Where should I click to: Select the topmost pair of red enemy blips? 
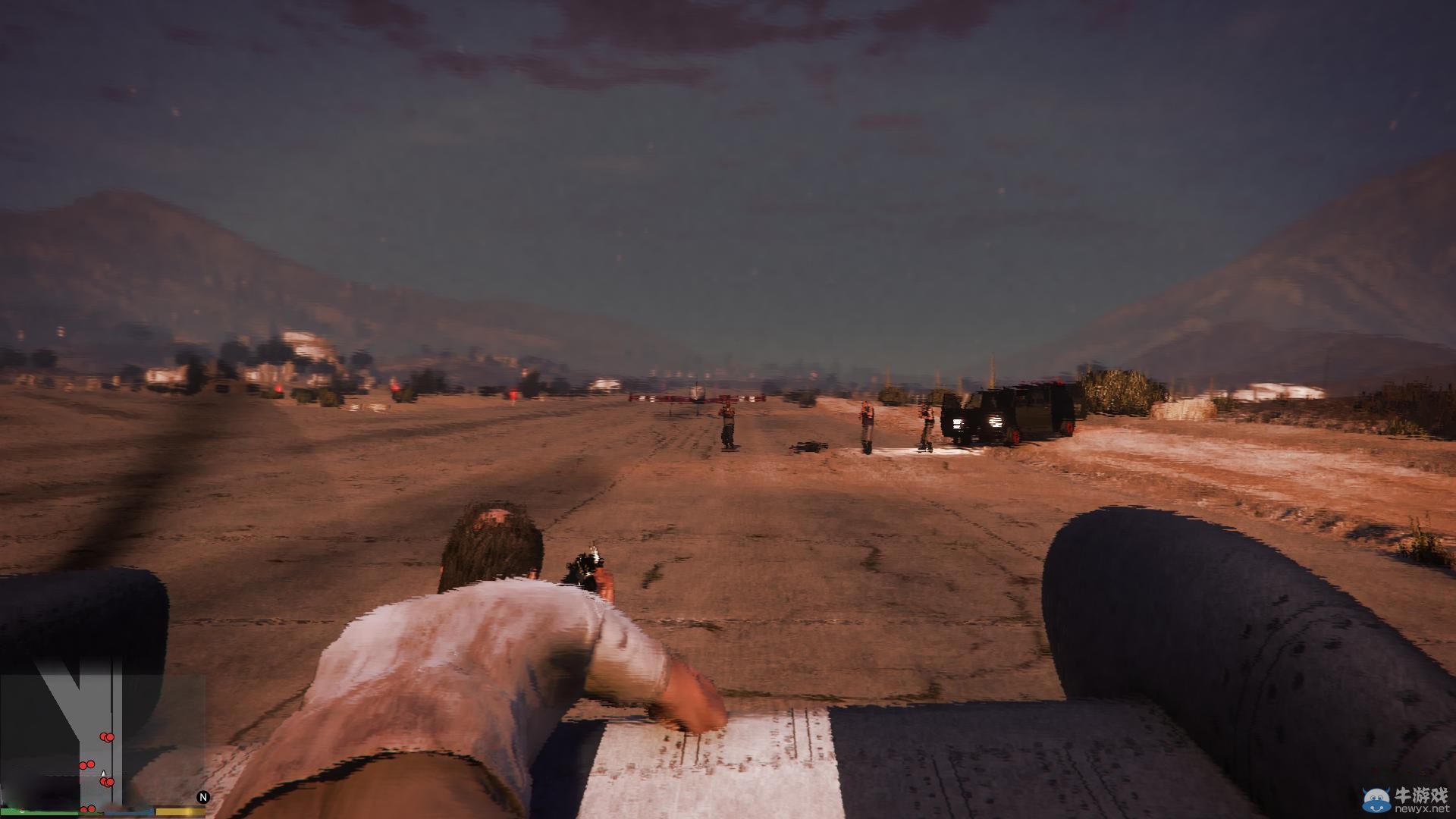click(x=106, y=737)
